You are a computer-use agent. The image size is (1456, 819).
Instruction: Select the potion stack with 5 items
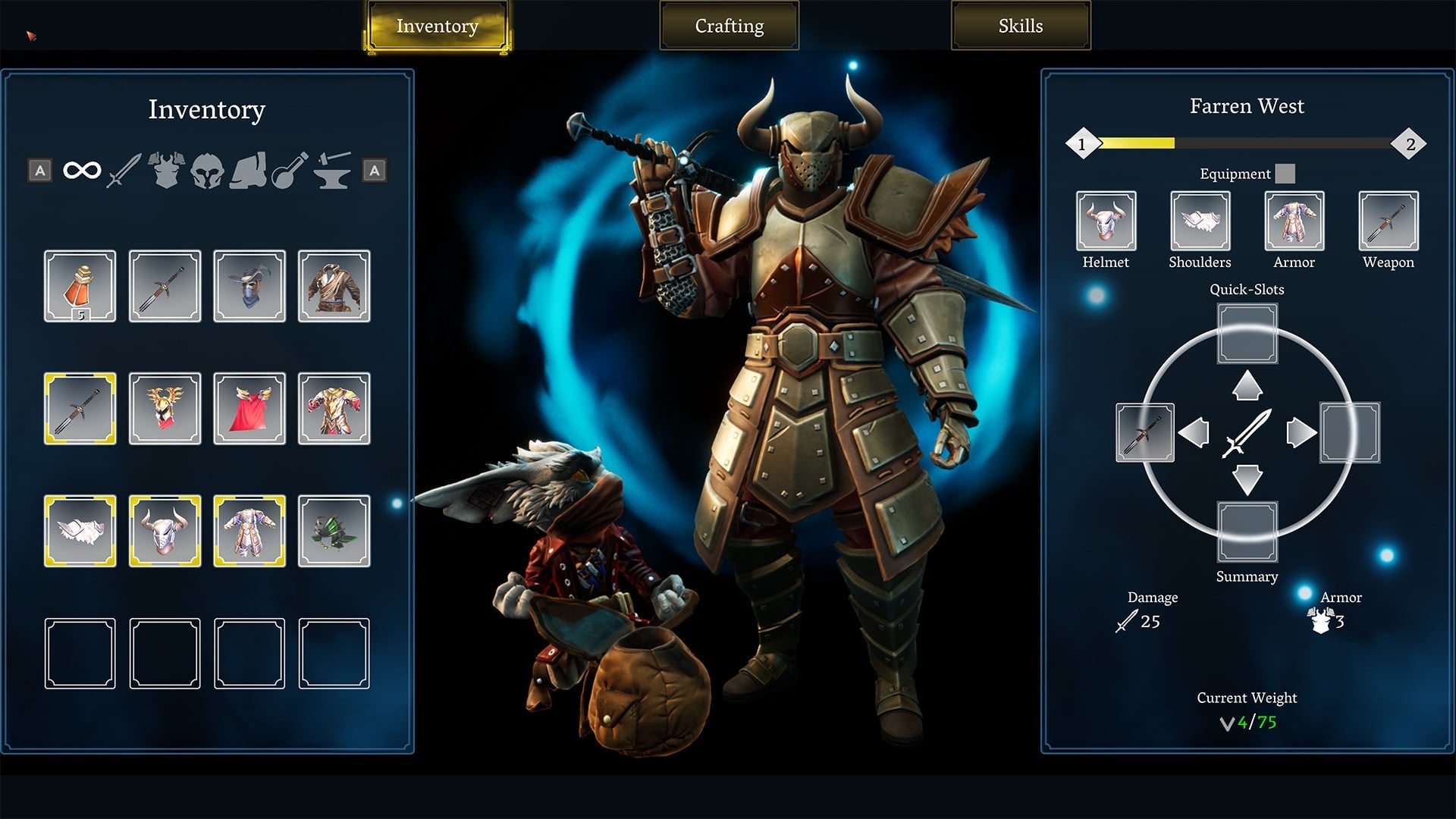click(x=79, y=286)
